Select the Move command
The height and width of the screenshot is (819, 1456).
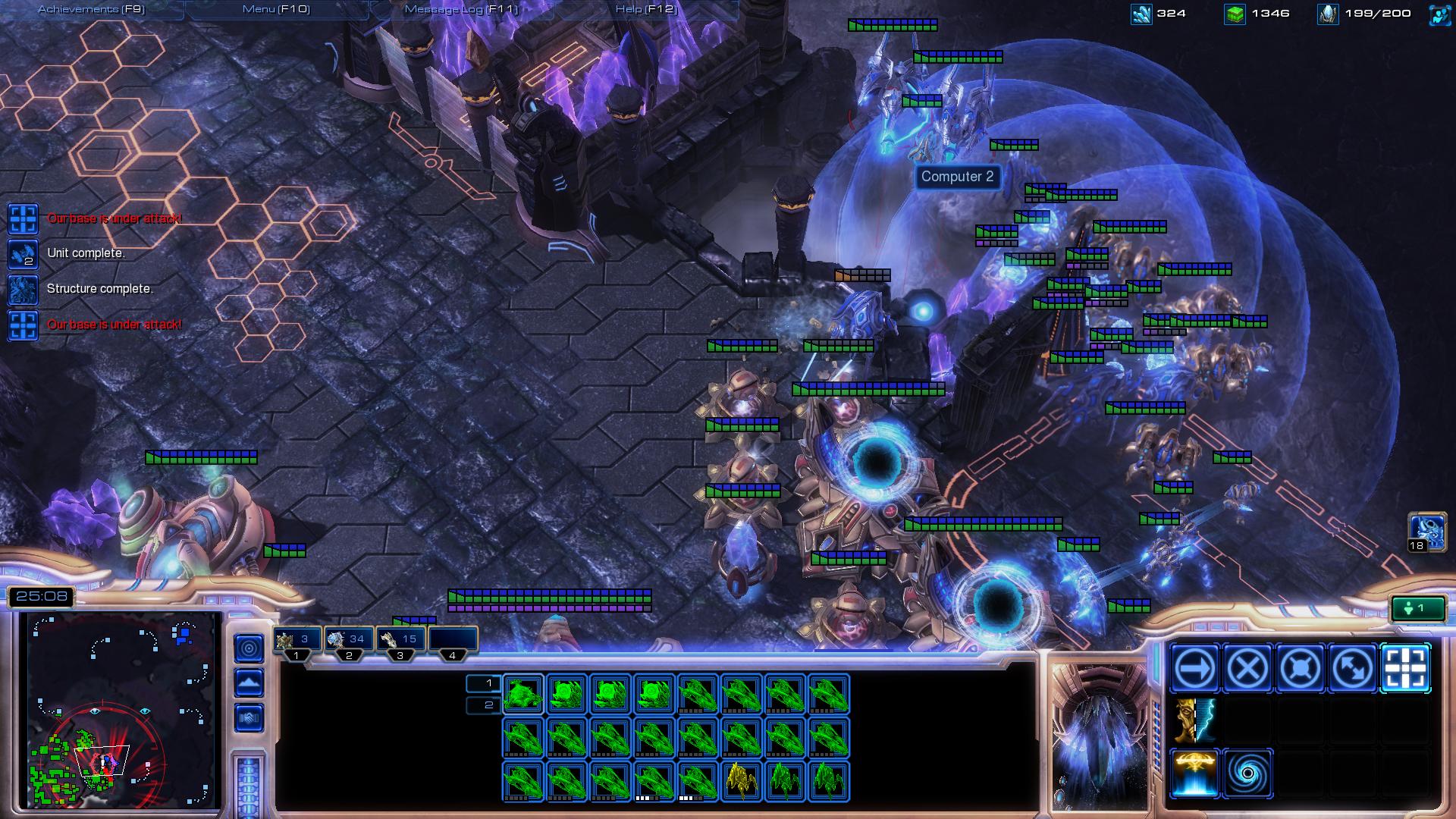1194,669
